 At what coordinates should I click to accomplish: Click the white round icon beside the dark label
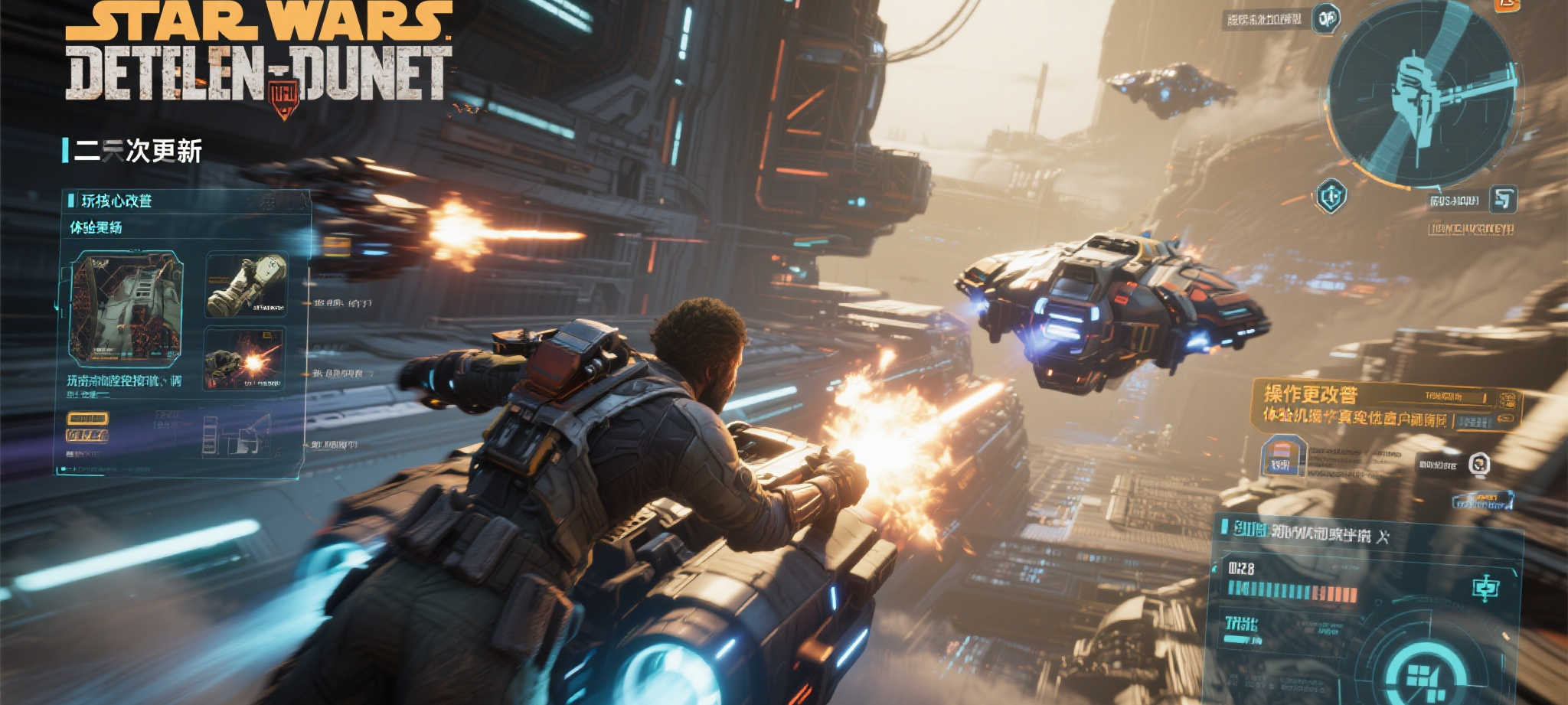point(1479,463)
